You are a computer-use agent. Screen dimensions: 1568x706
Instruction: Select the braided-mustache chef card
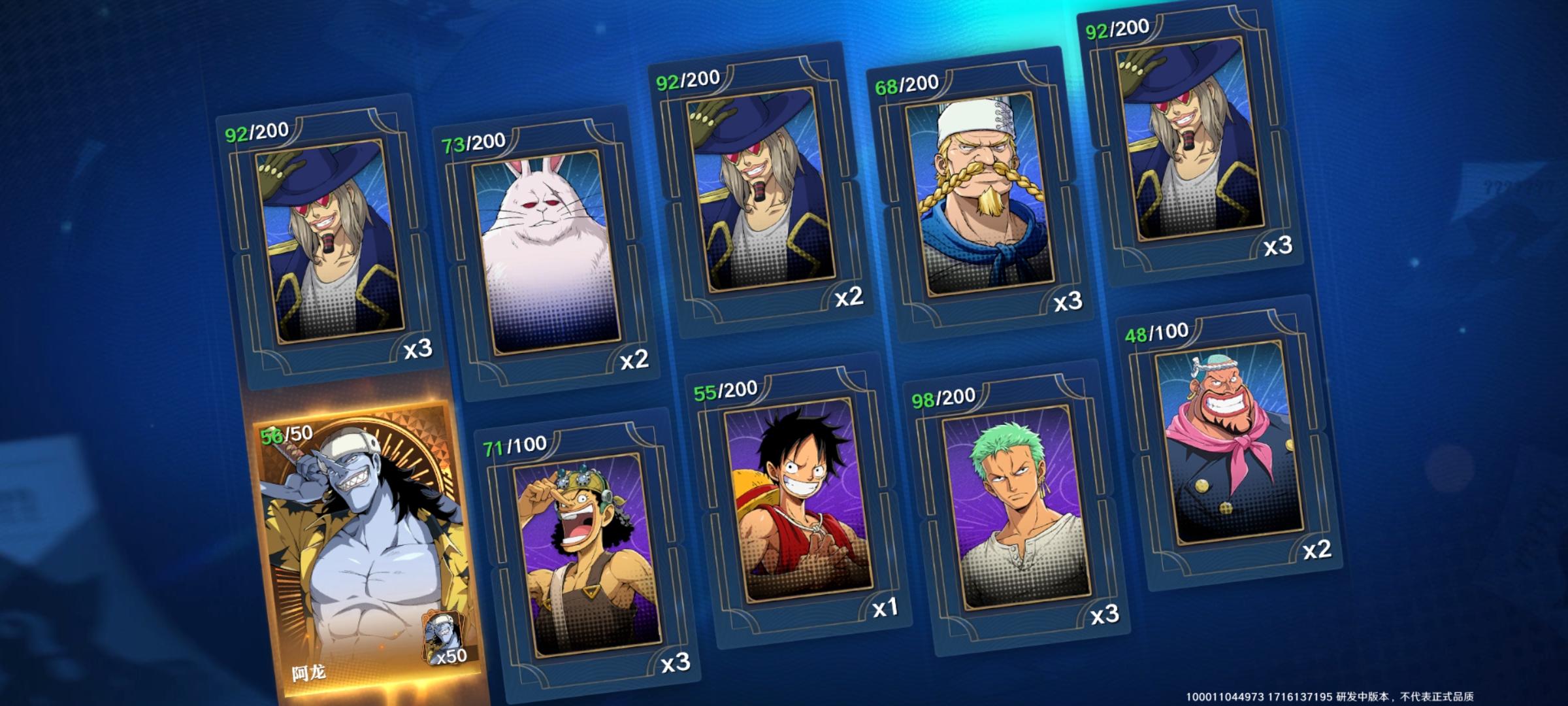click(x=980, y=196)
